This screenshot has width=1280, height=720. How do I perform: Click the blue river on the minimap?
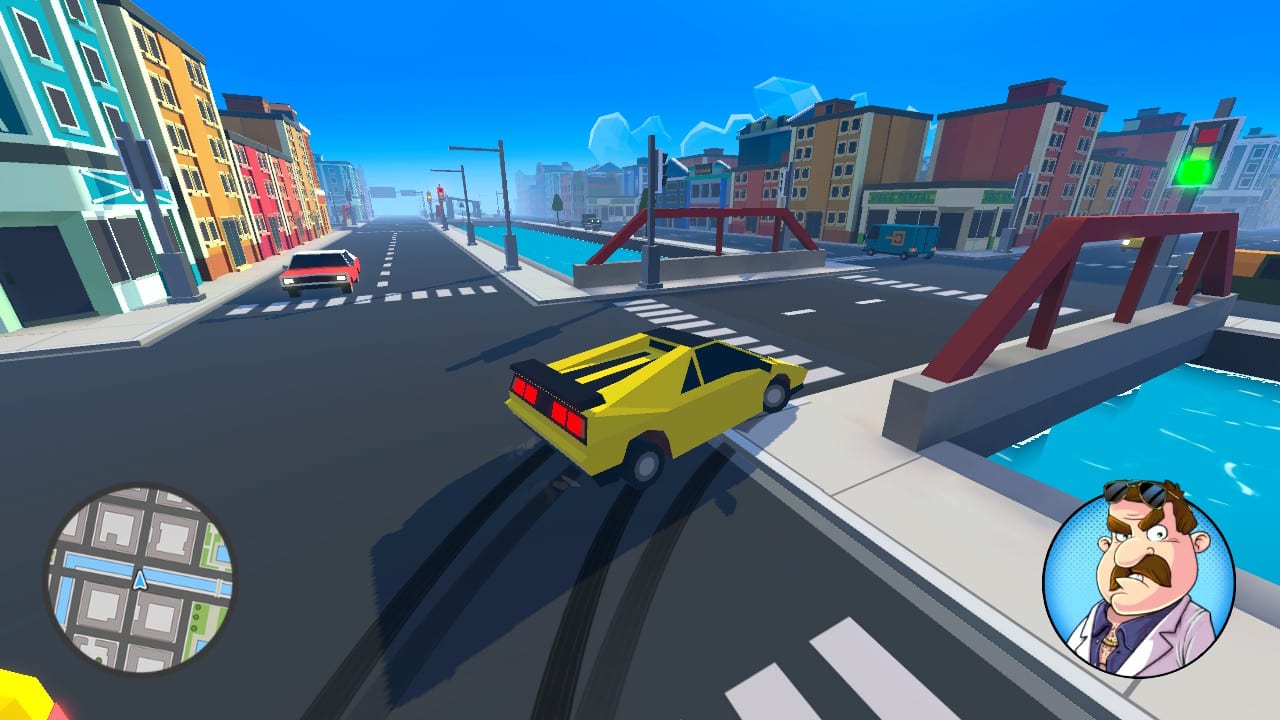click(180, 578)
